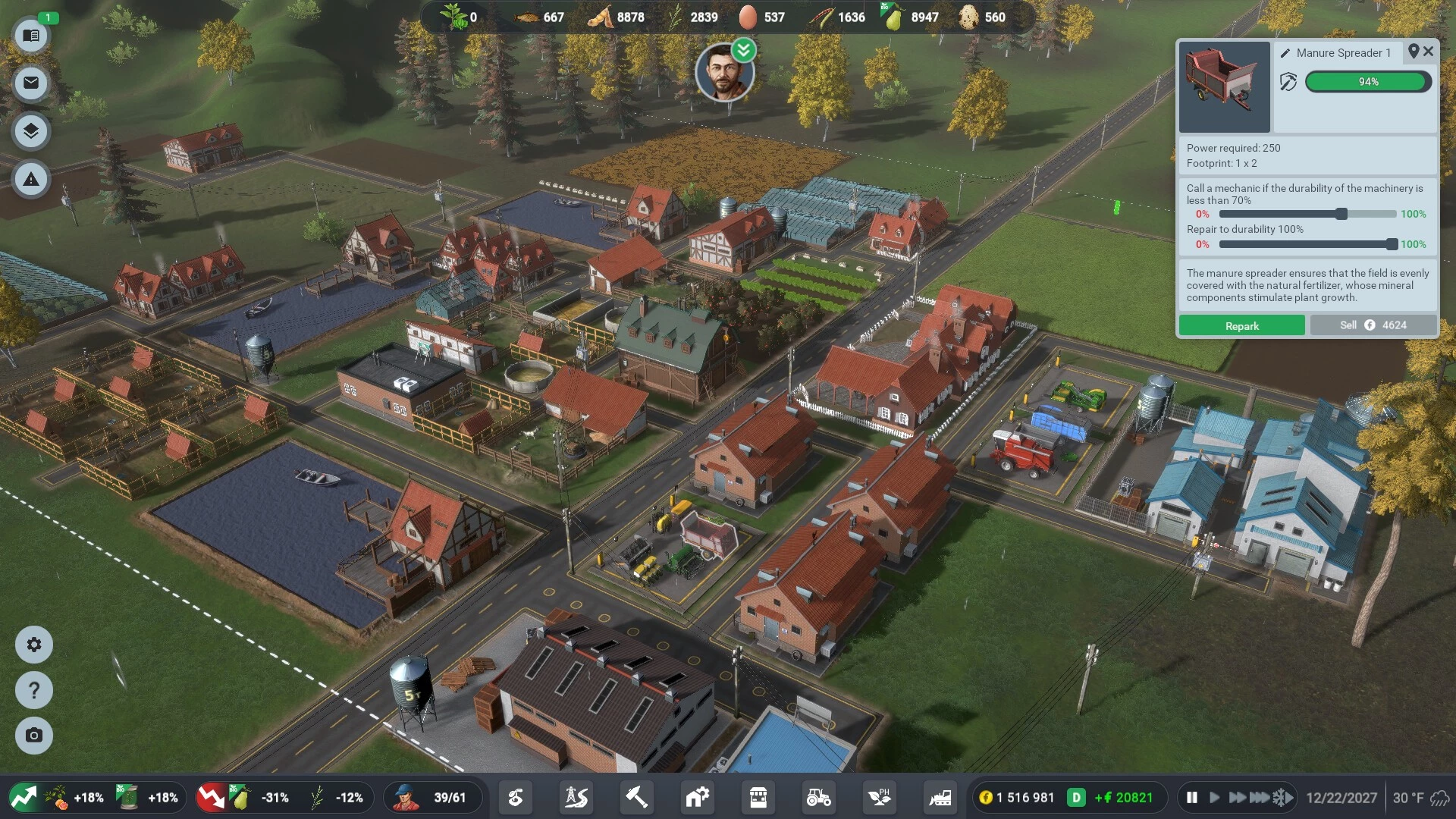Screen dimensions: 1456x819
Task: Click the Repark button
Action: [1241, 325]
